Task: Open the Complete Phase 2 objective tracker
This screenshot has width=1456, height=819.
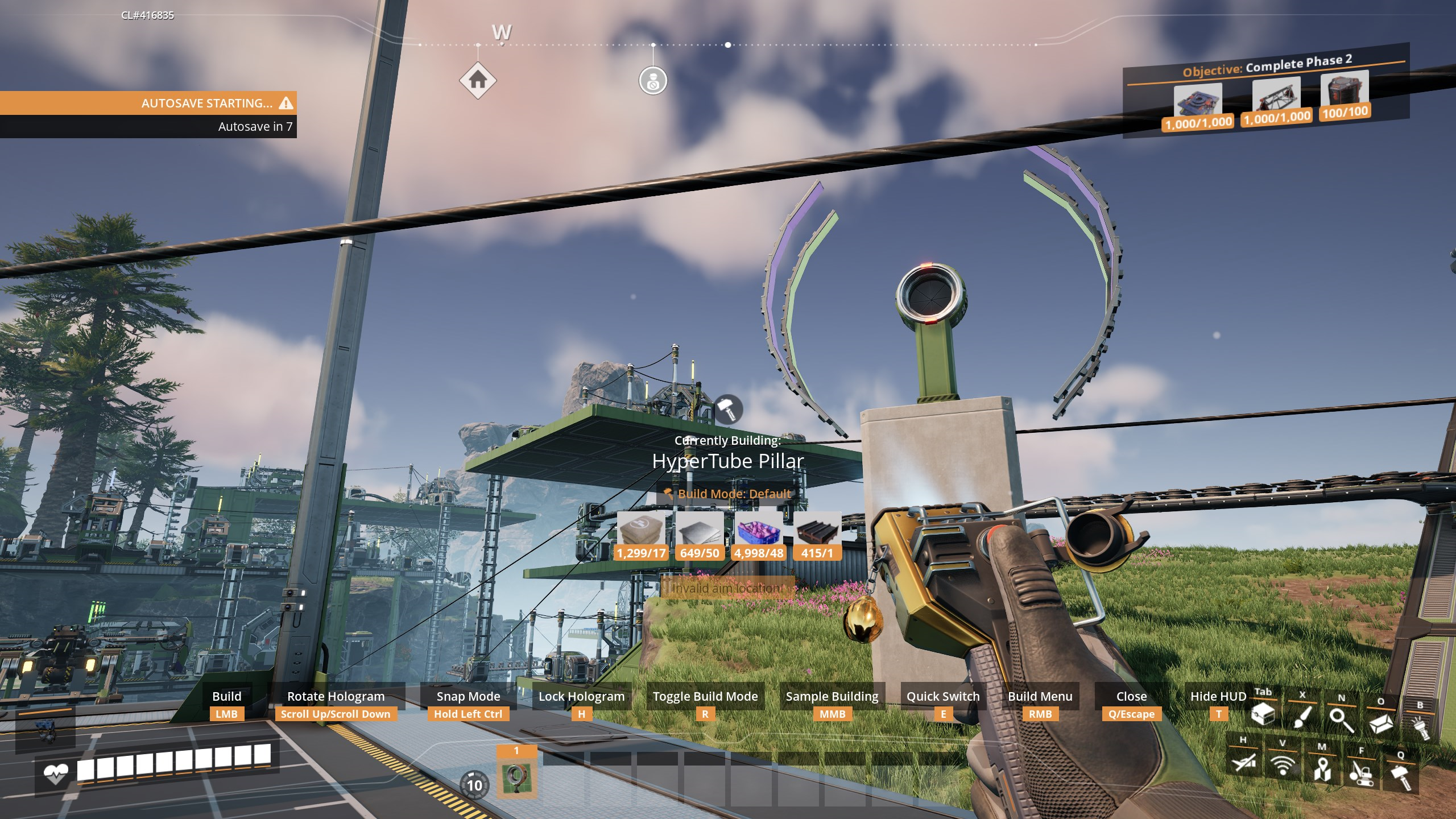Action: pos(1267,66)
